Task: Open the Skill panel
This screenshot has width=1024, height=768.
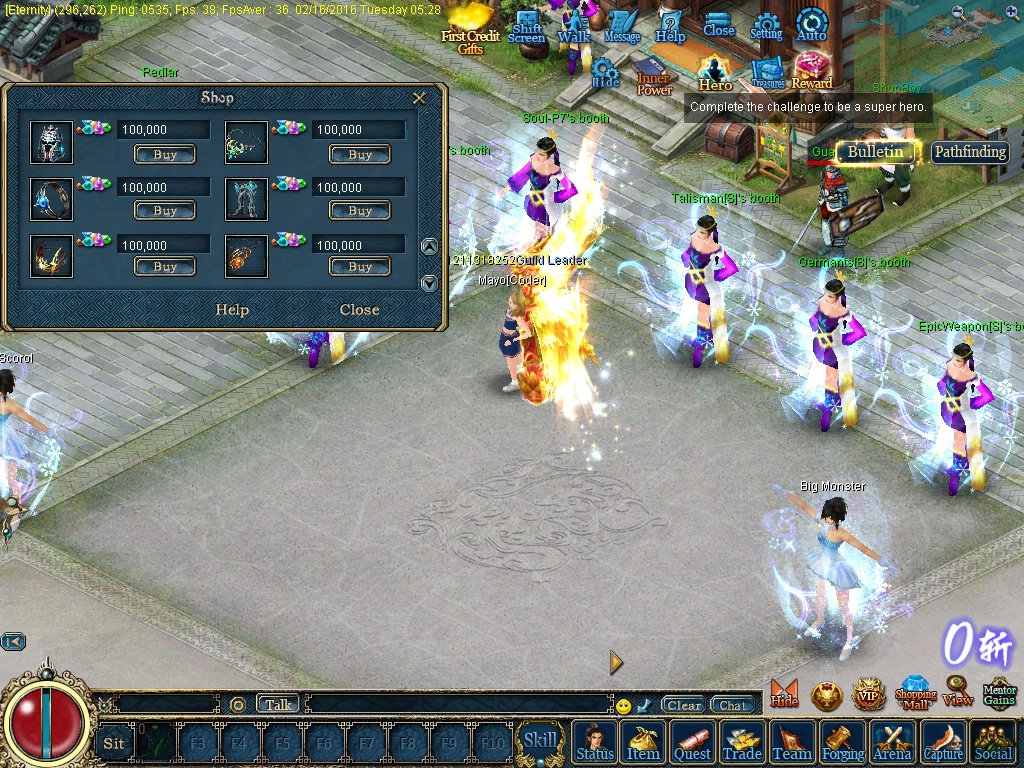Action: (x=540, y=741)
